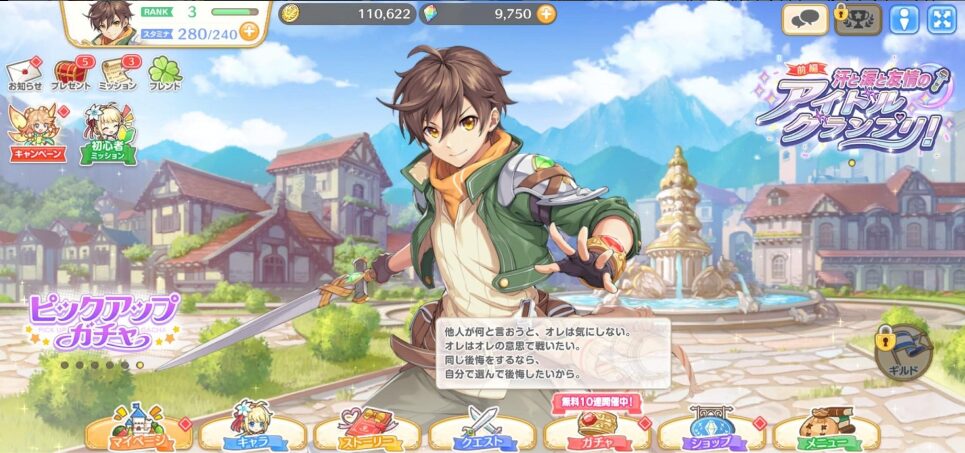Visit the ショップ shop tab
965x453 pixels.
713,431
